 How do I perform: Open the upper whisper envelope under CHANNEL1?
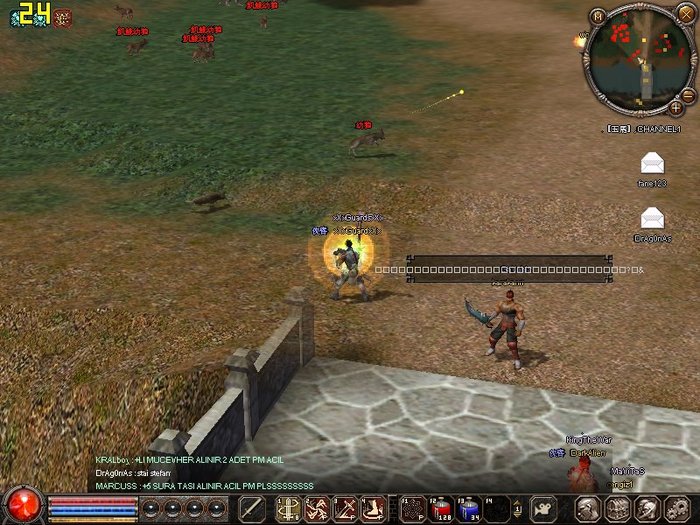(x=653, y=161)
